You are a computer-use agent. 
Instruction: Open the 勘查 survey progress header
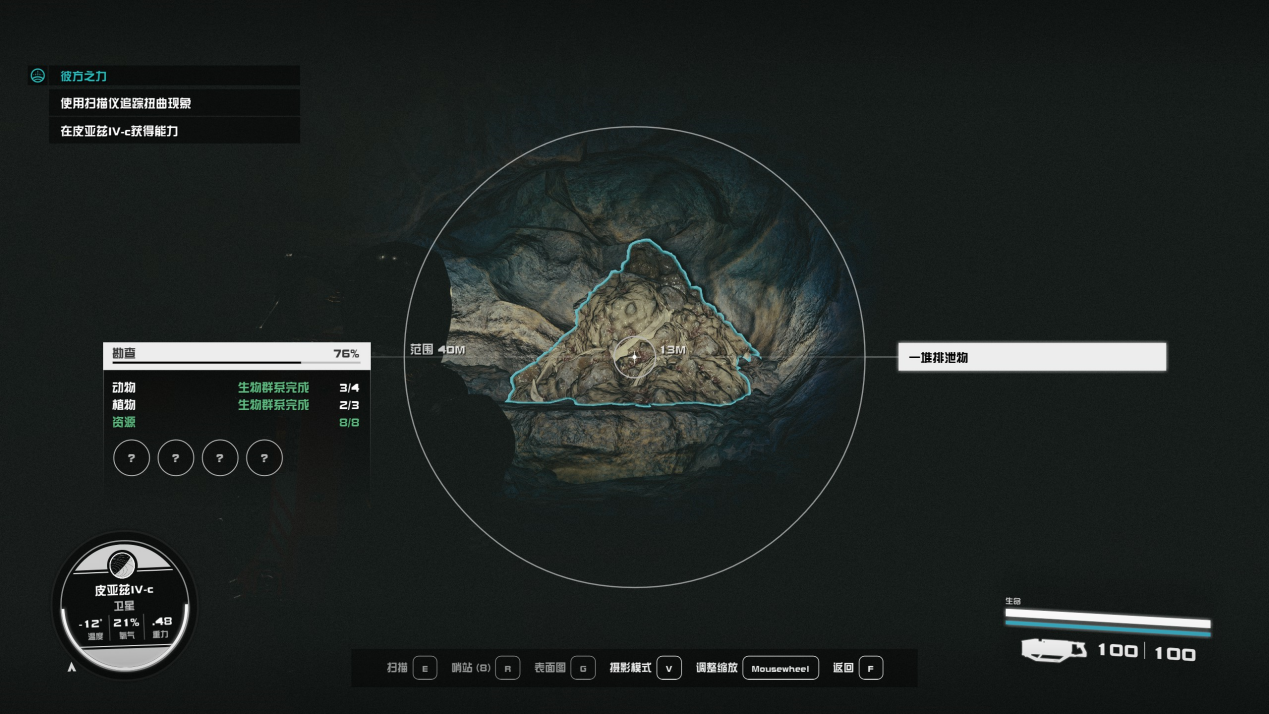tap(236, 354)
